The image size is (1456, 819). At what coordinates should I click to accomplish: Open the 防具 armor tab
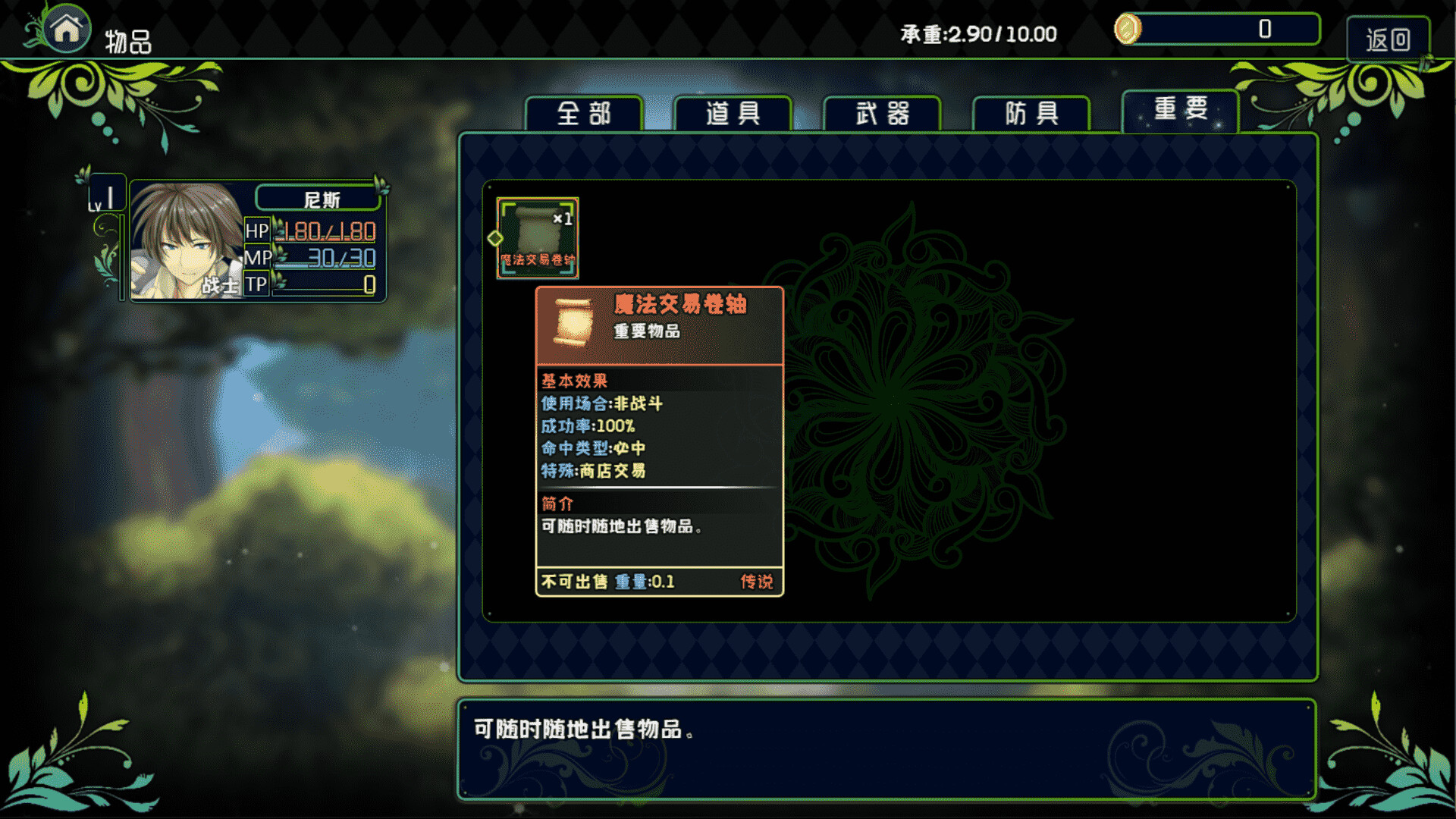coord(1031,112)
